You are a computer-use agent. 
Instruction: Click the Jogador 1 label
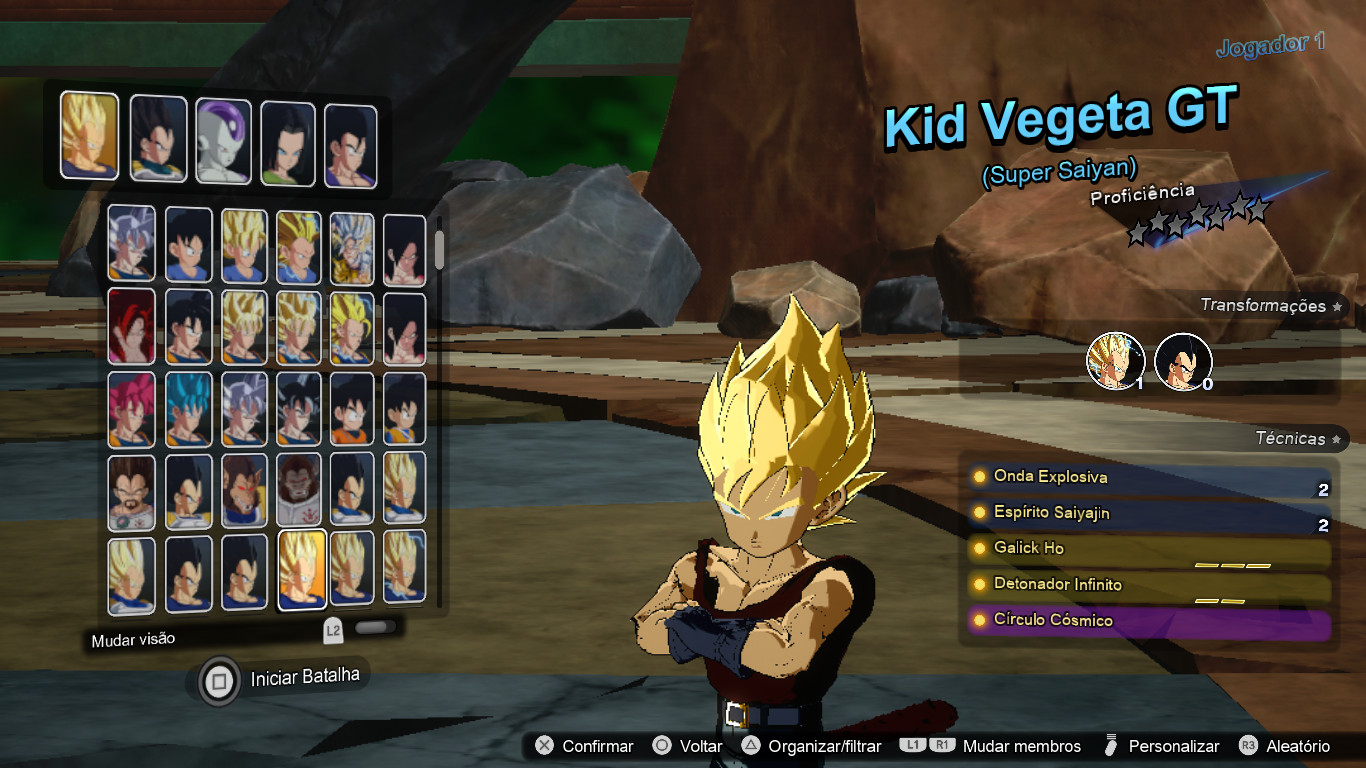point(1269,44)
